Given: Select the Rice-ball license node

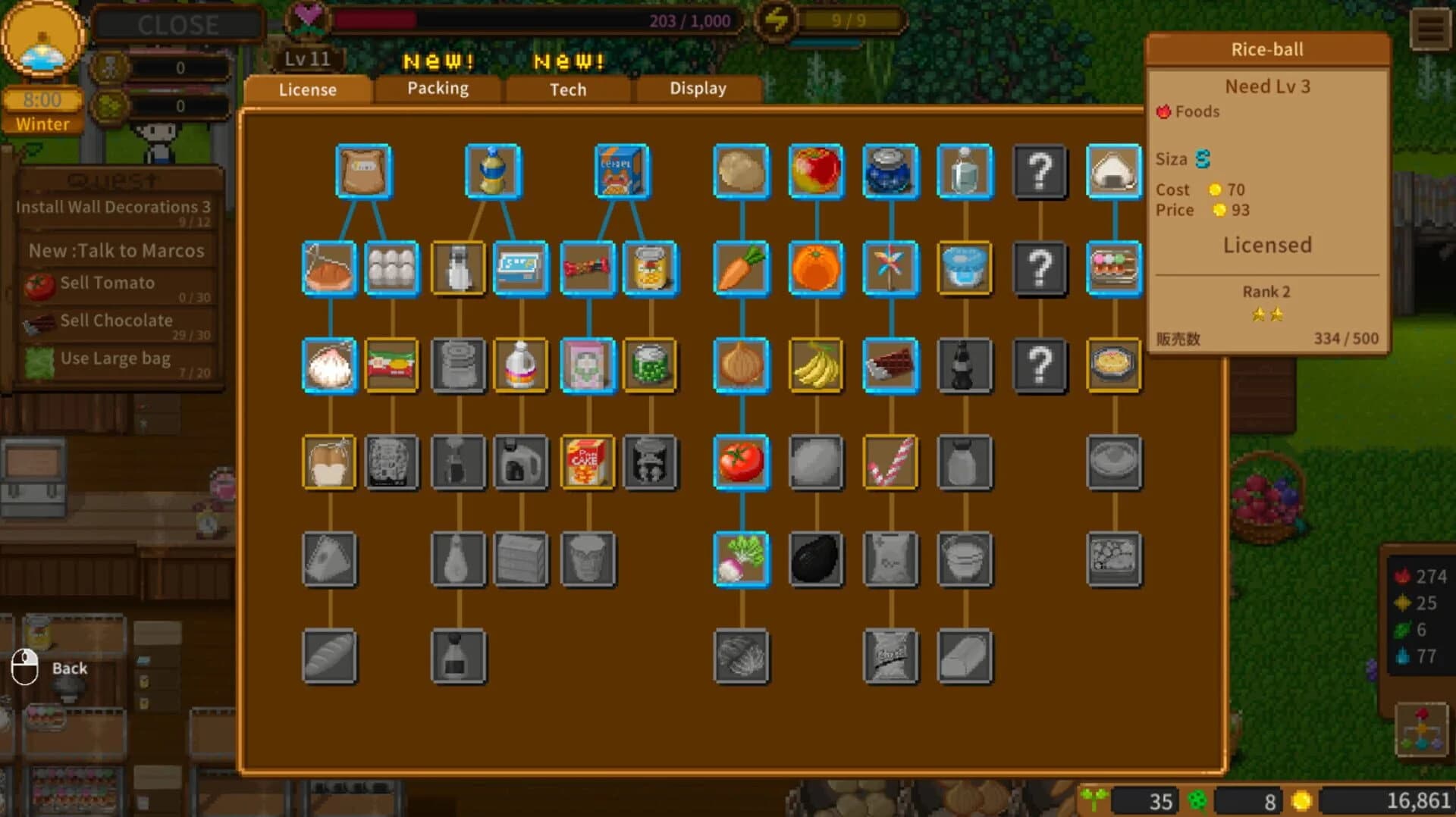Looking at the screenshot, I should [x=1114, y=171].
